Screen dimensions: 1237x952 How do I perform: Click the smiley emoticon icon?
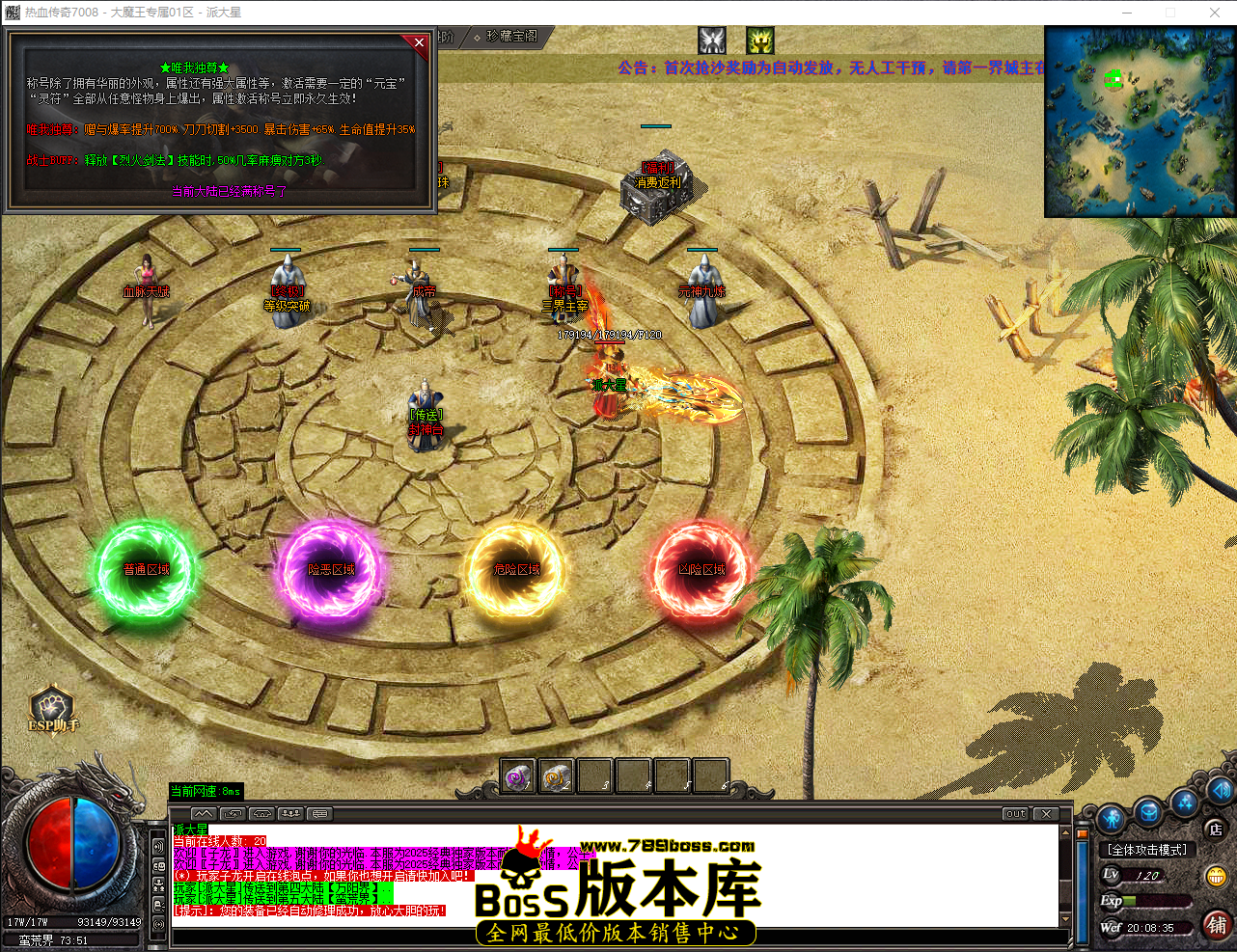point(1217,876)
